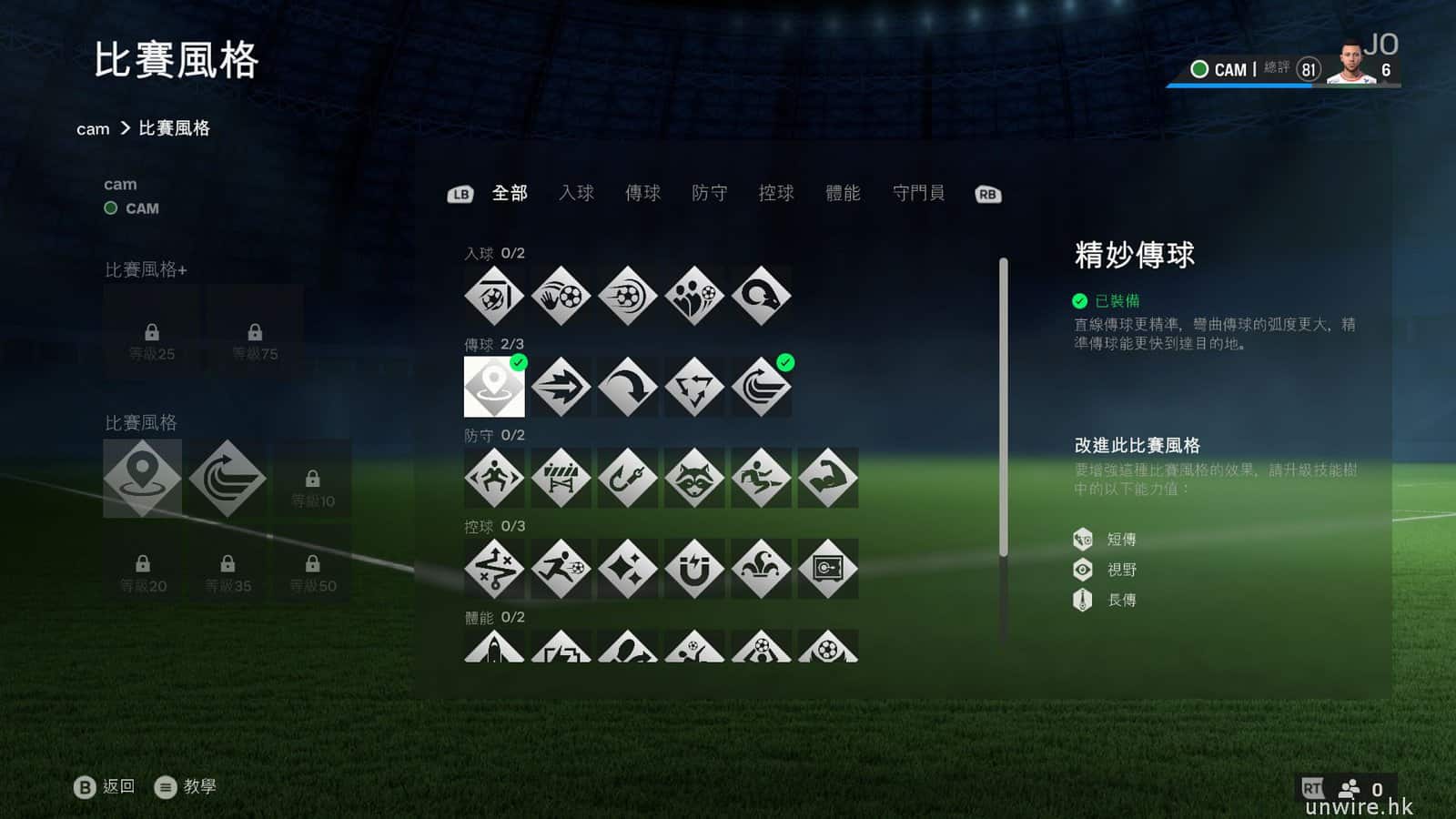This screenshot has height=819, width=1456.
Task: Select the magnet ball control playstyle
Action: click(x=694, y=569)
